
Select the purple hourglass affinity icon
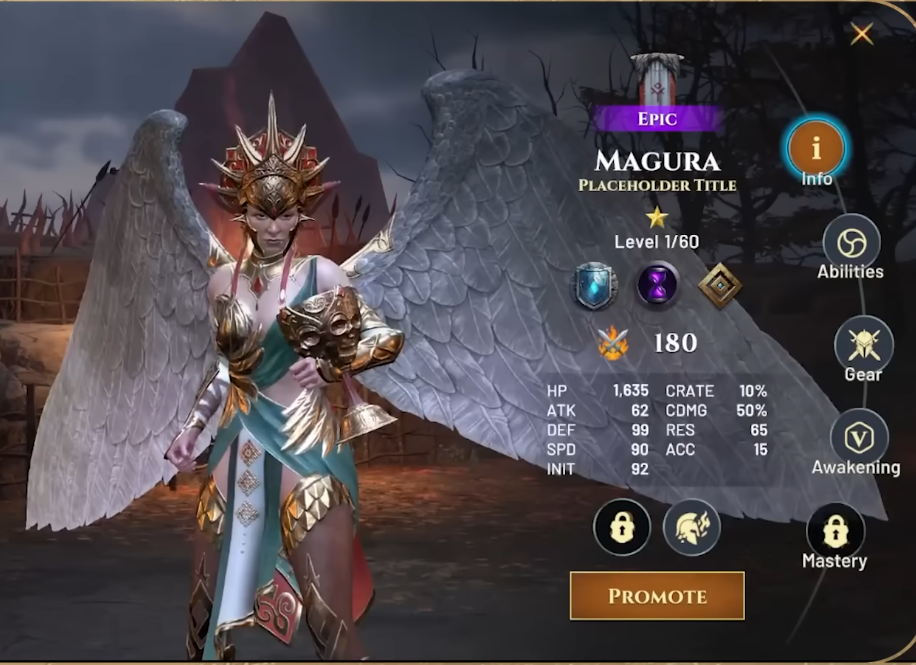(658, 286)
